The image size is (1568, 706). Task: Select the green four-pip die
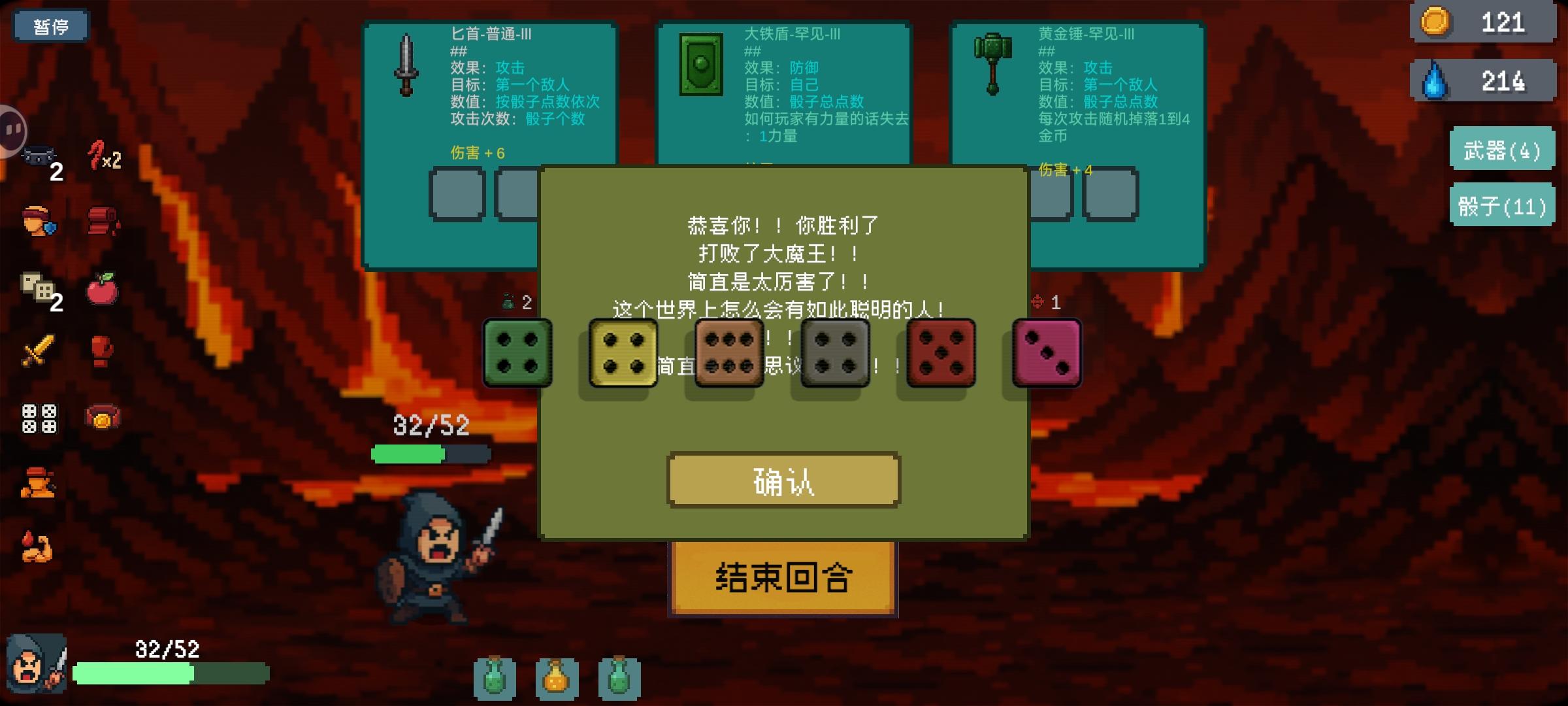pyautogui.click(x=518, y=353)
